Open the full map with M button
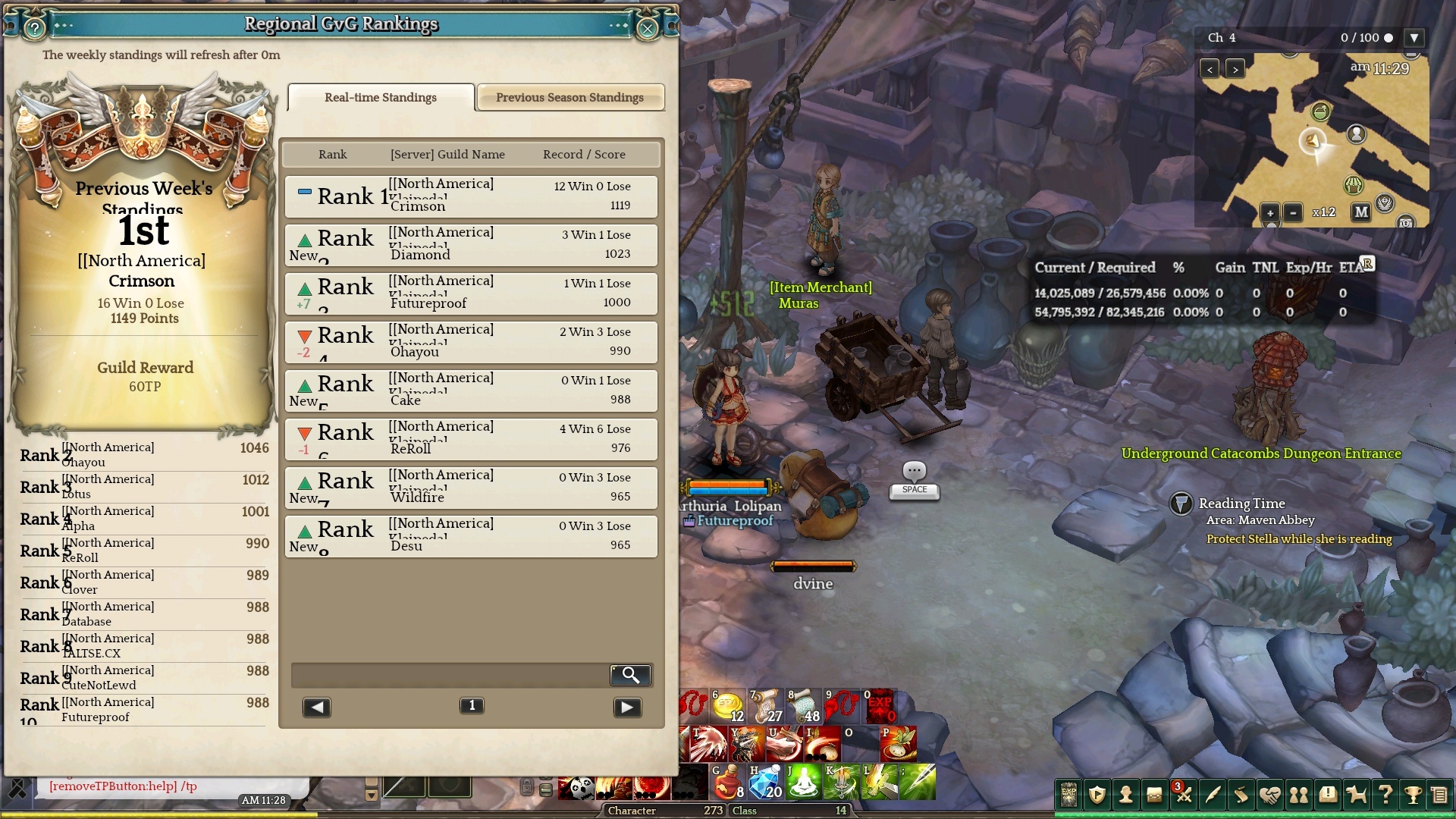1456x819 pixels. (x=1361, y=212)
